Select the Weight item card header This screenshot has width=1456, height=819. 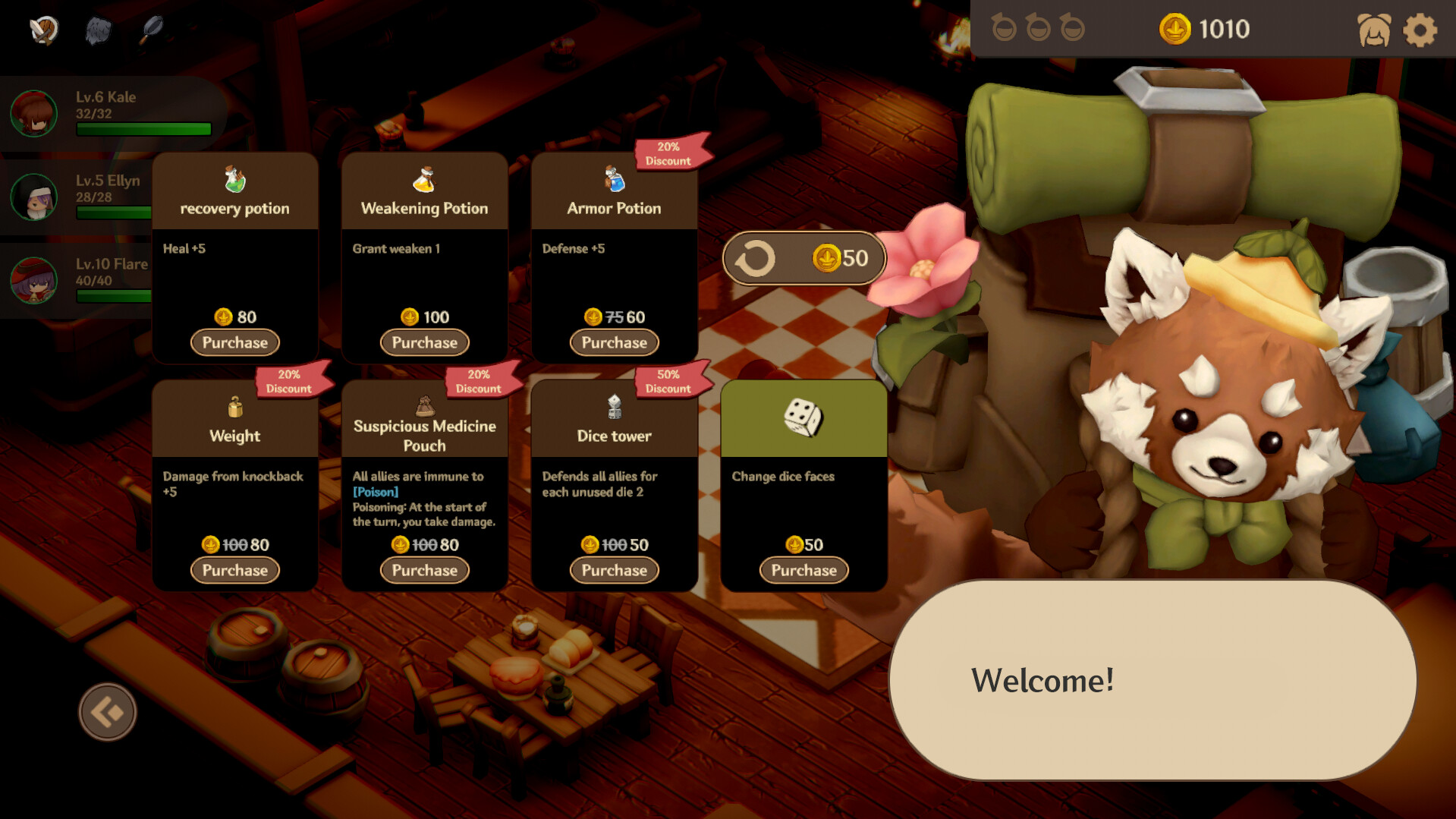(235, 436)
